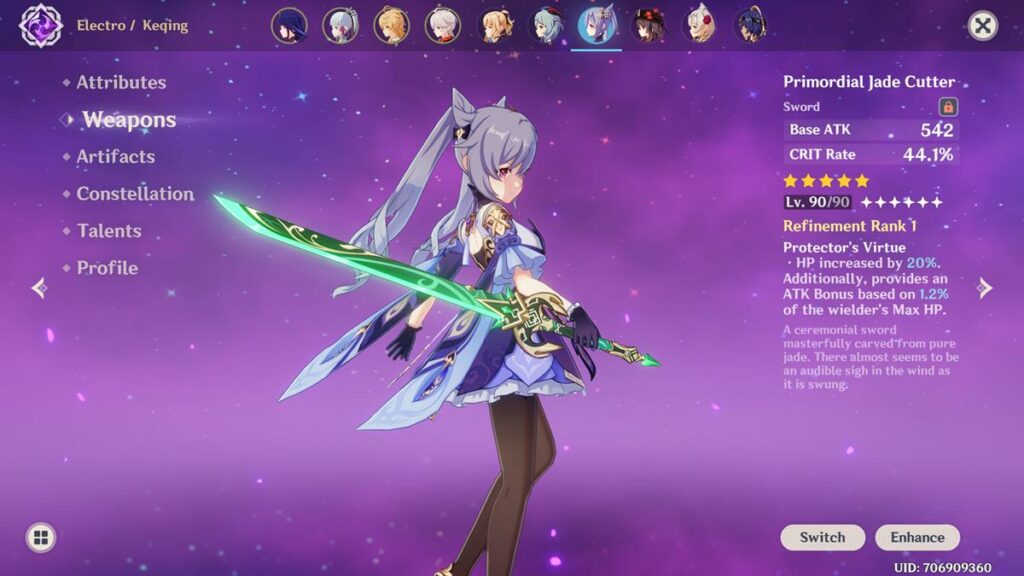View the character Profile
The image size is (1024, 576).
(x=107, y=268)
